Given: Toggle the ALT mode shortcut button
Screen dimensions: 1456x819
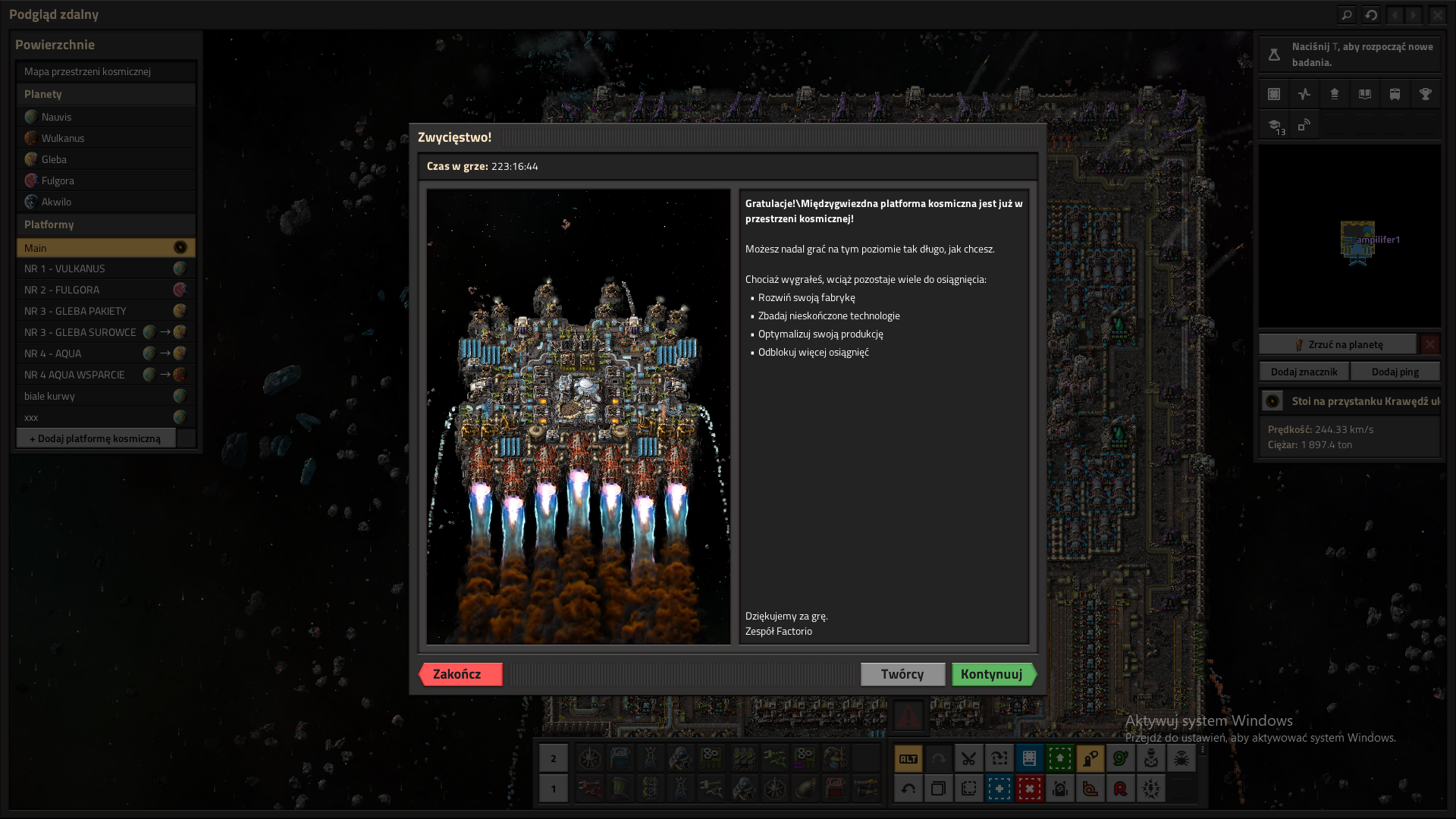Looking at the screenshot, I should pos(908,758).
